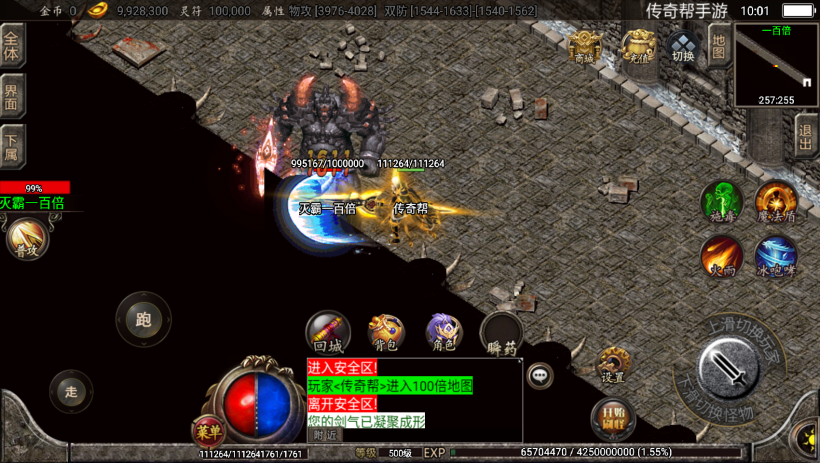The height and width of the screenshot is (463, 820).
Task: Open the 角色 character sheet
Action: tap(444, 332)
